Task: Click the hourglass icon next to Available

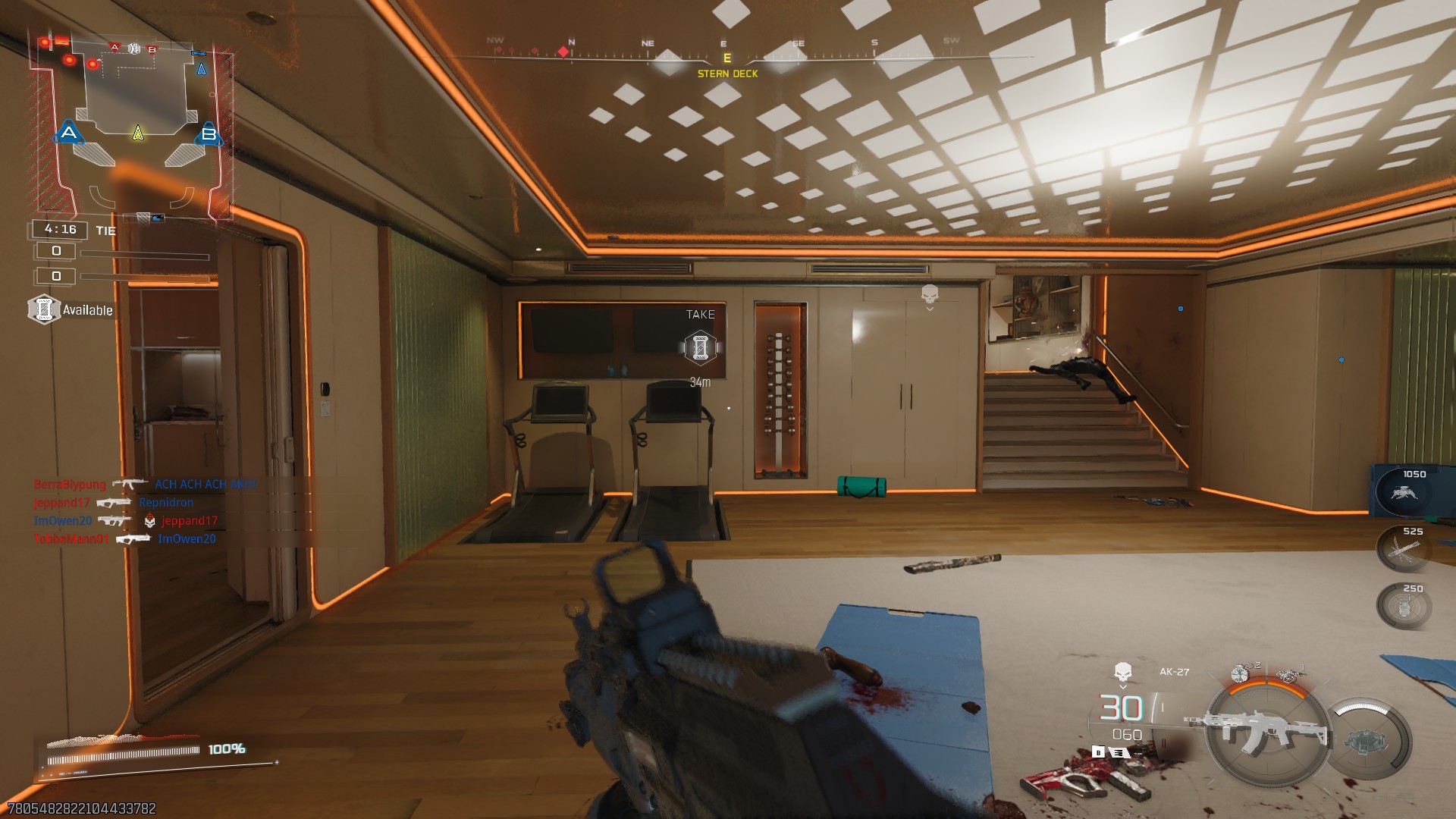Action: tap(45, 310)
